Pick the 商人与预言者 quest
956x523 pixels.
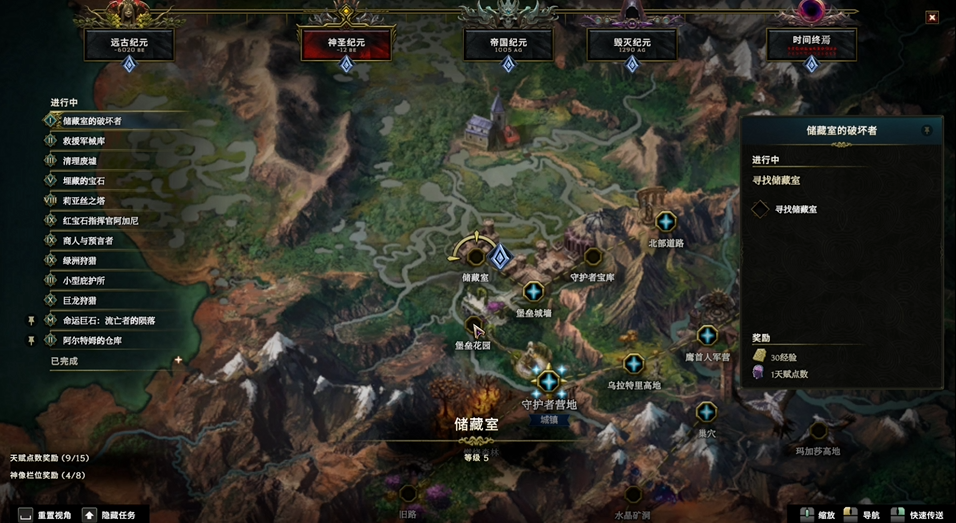coord(88,241)
